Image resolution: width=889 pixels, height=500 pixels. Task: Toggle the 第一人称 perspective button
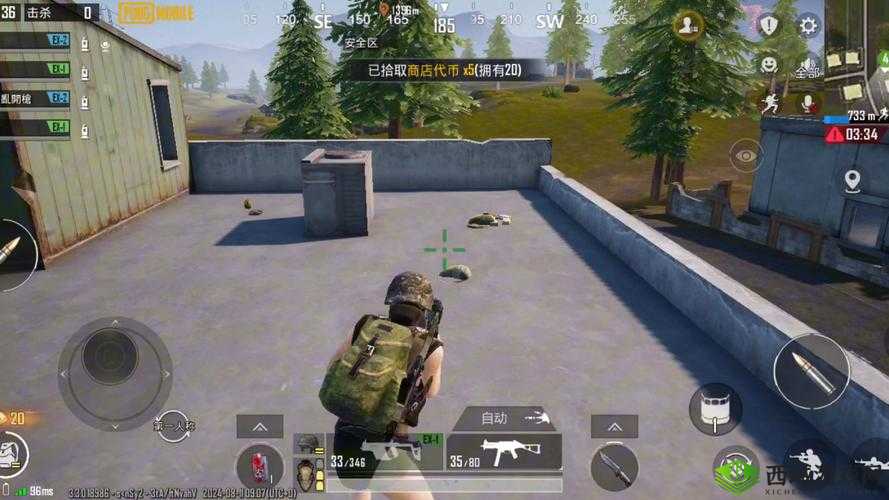172,426
